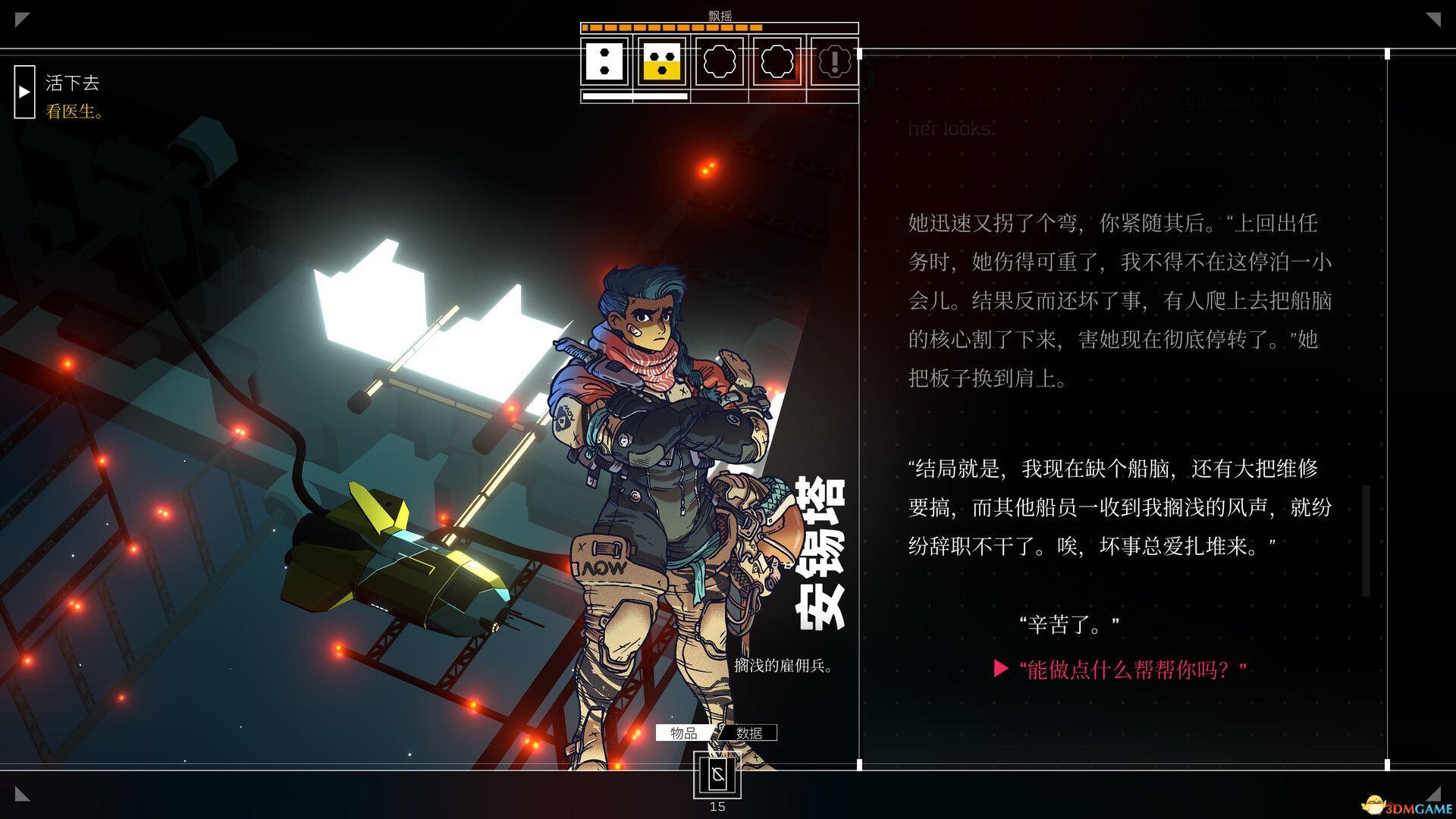Choose the dialogue reply 辛苦了
This screenshot has width=1456, height=819.
click(1071, 624)
